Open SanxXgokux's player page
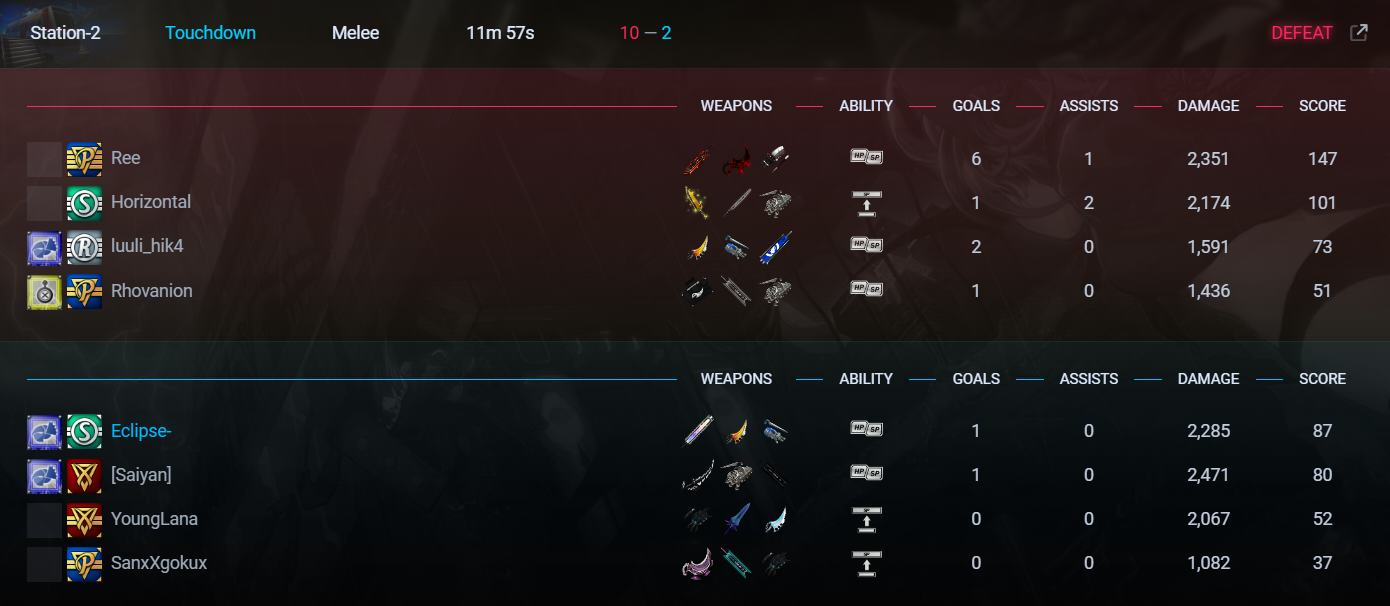 pos(158,563)
